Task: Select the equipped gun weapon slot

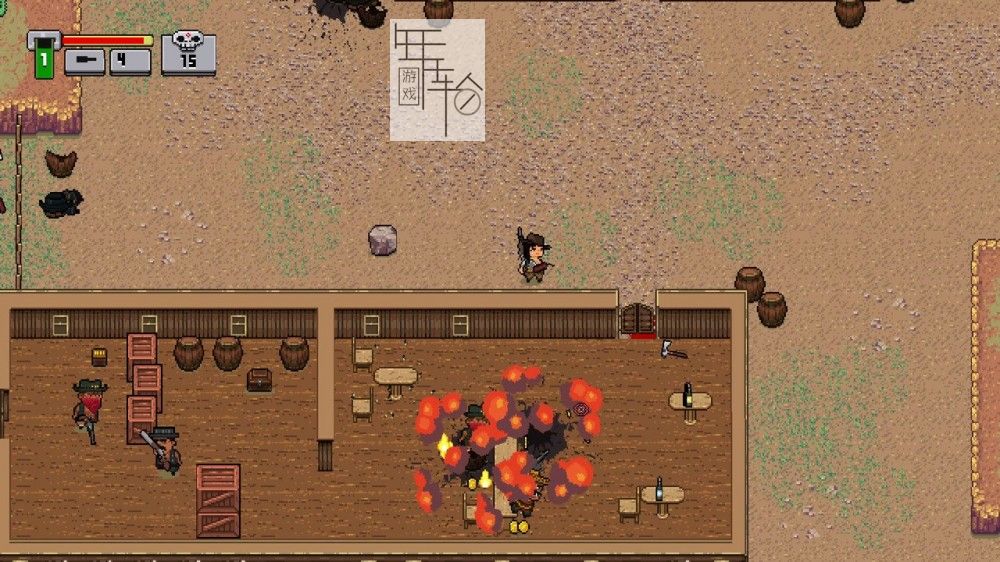Action: click(85, 61)
